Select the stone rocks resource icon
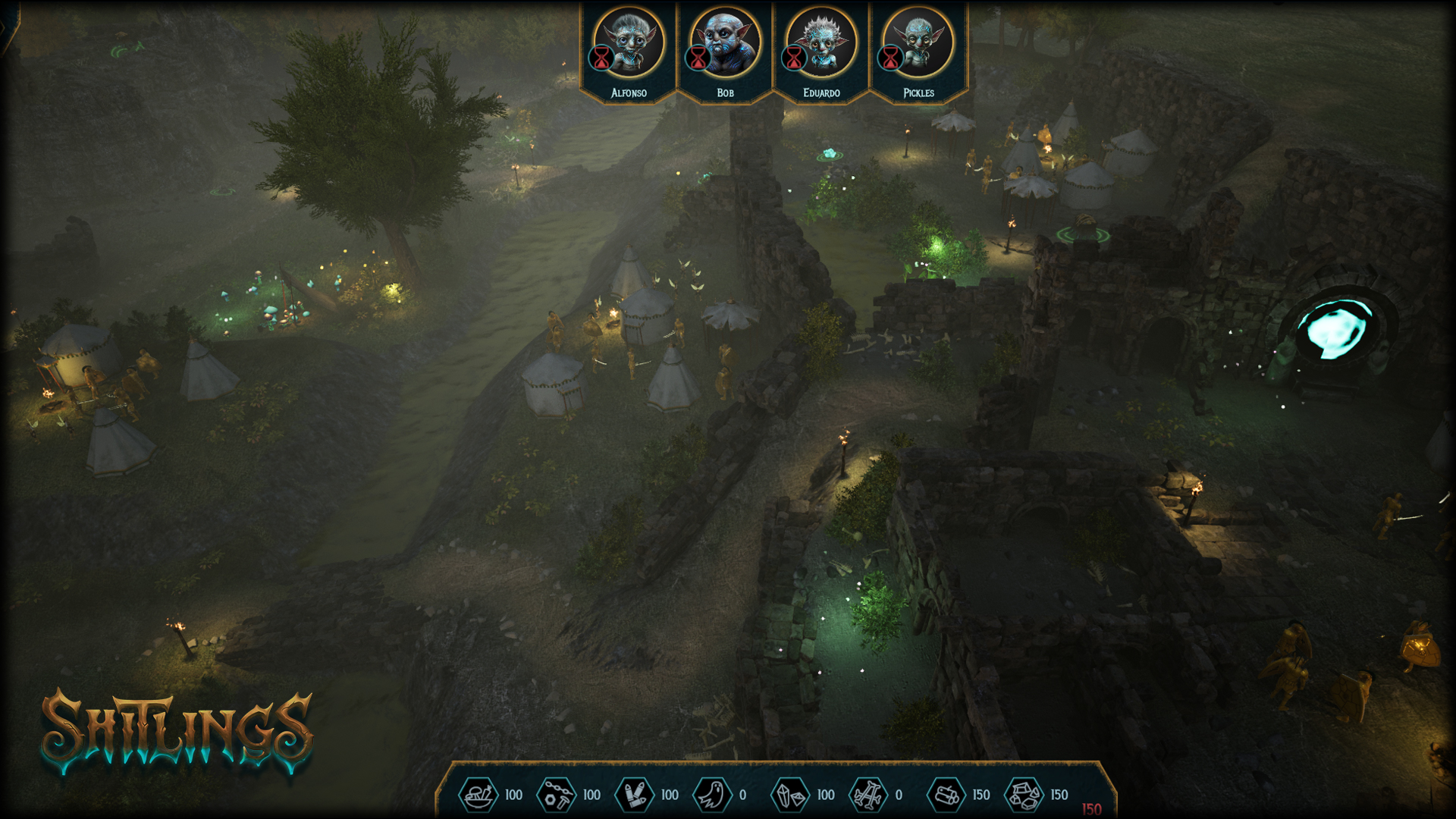 (x=1025, y=795)
